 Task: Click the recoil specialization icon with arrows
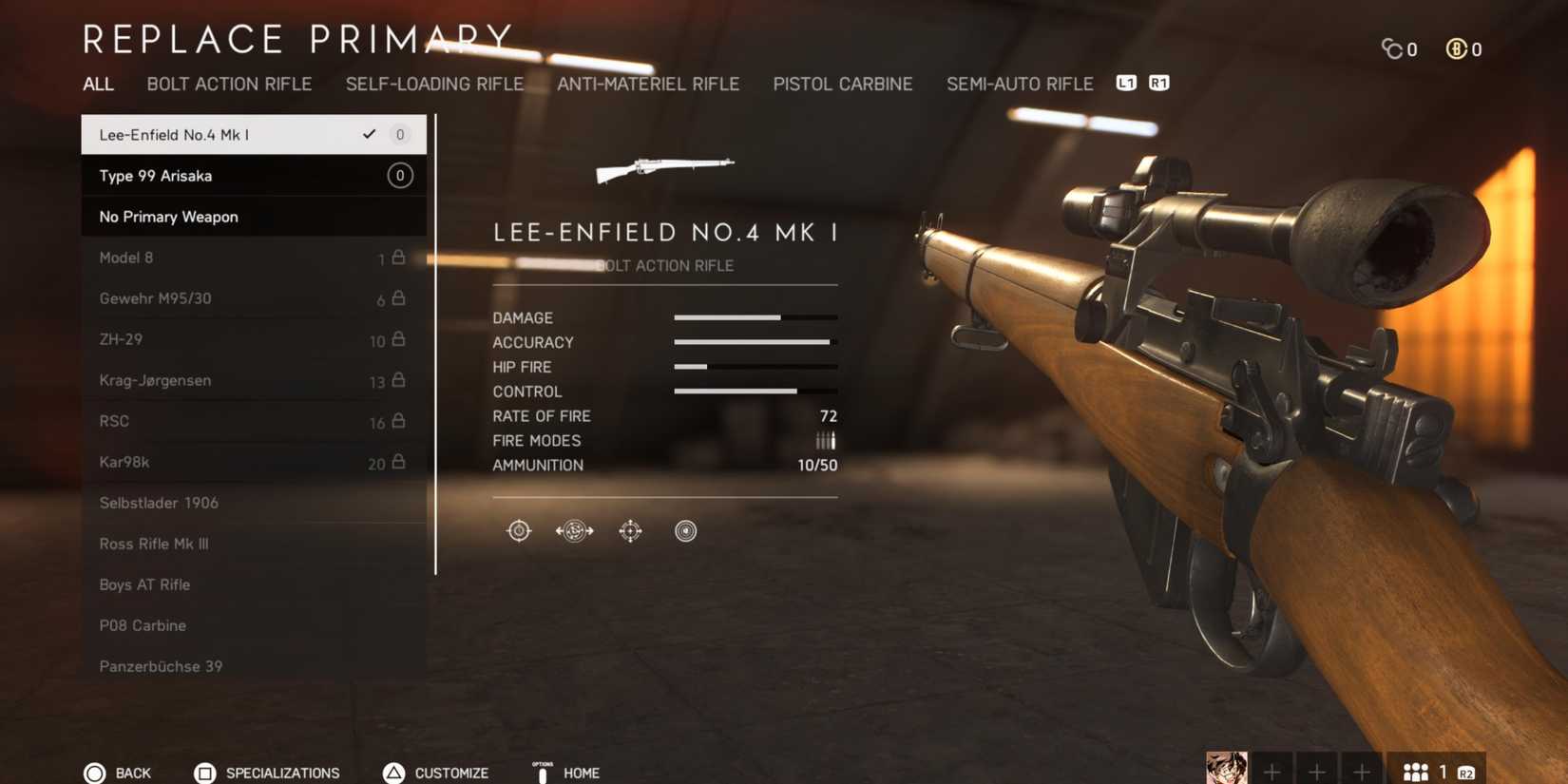pos(573,530)
